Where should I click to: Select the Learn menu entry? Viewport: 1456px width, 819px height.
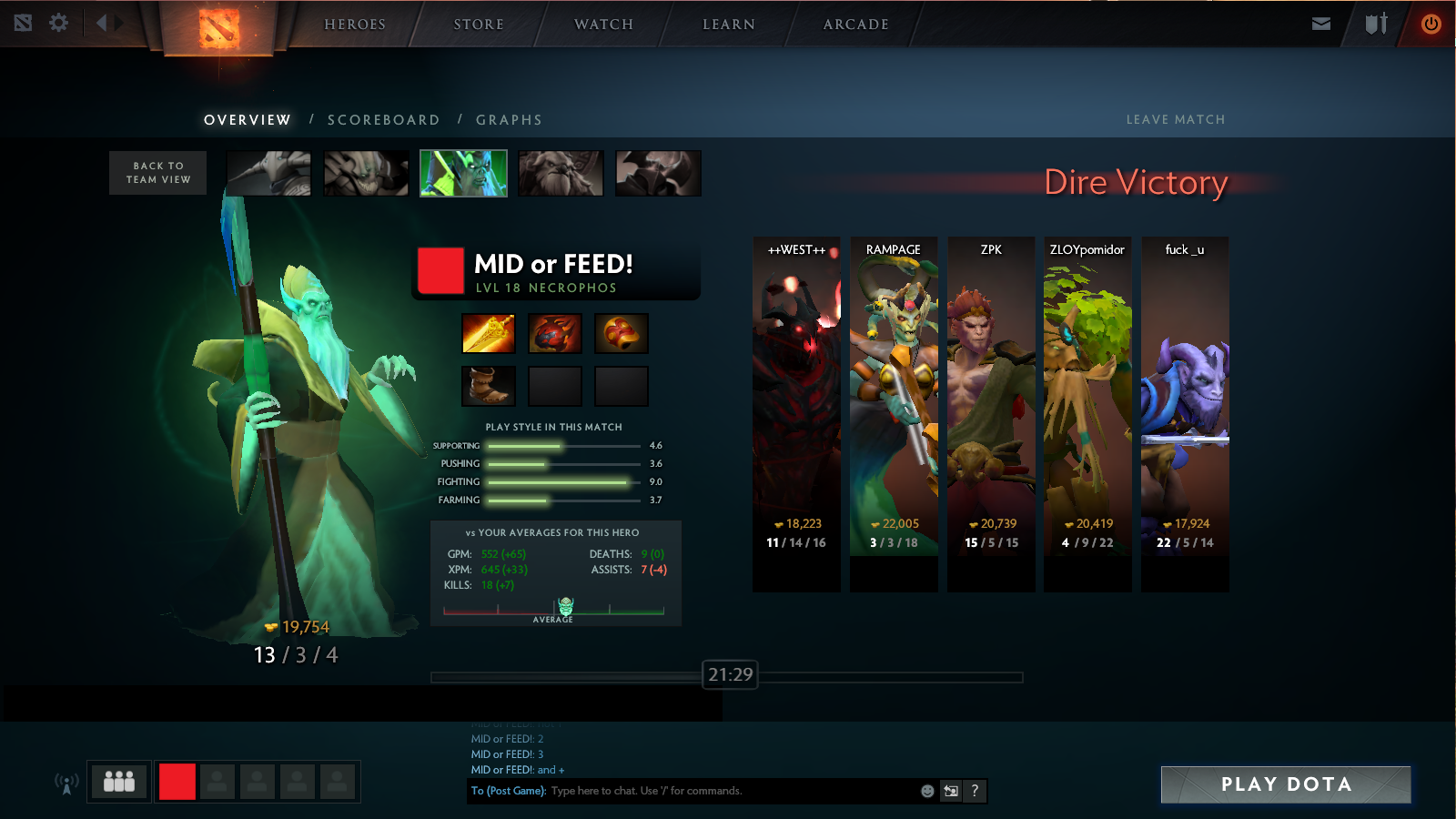coord(729,25)
